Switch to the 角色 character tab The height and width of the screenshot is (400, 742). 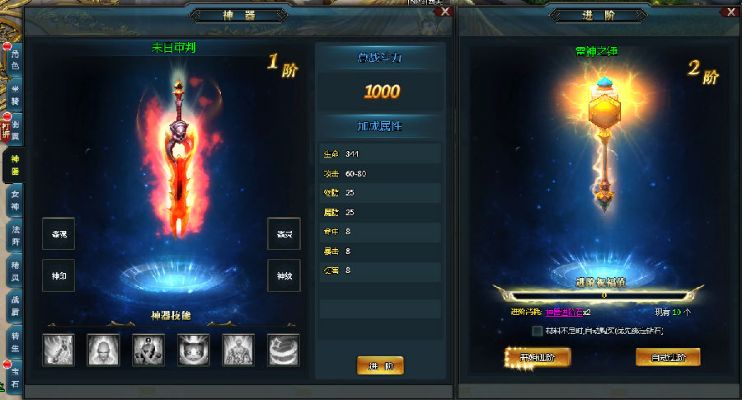tap(14, 60)
